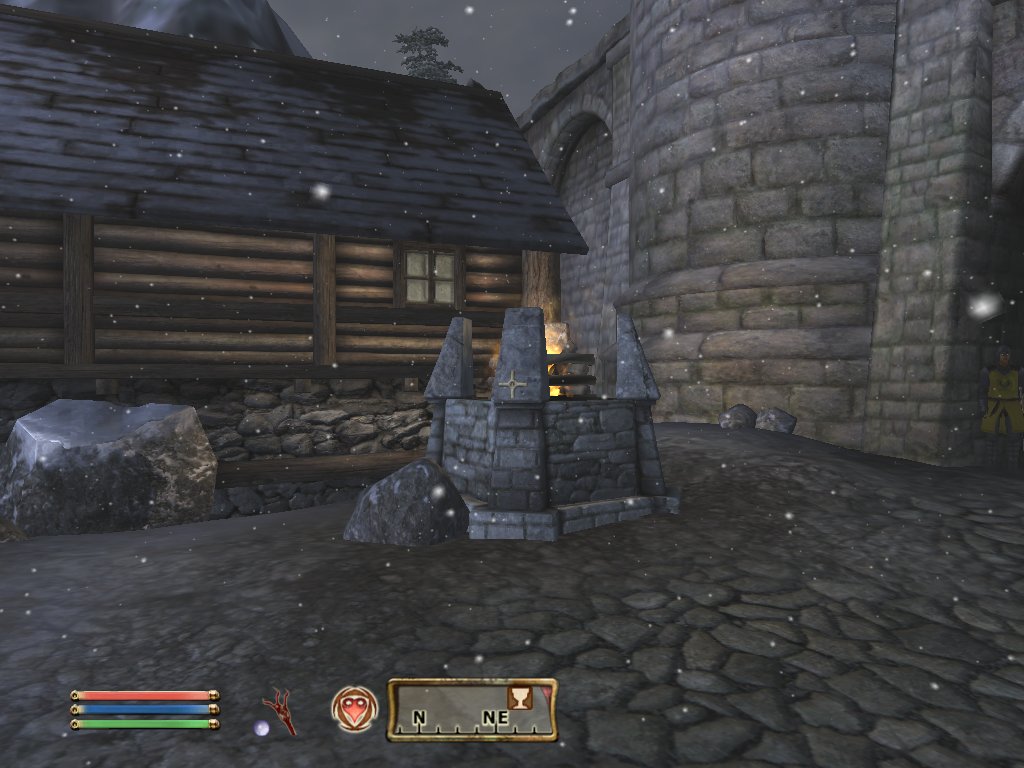Select the heart-shaped active spell icon
The image size is (1024, 768).
[x=352, y=708]
